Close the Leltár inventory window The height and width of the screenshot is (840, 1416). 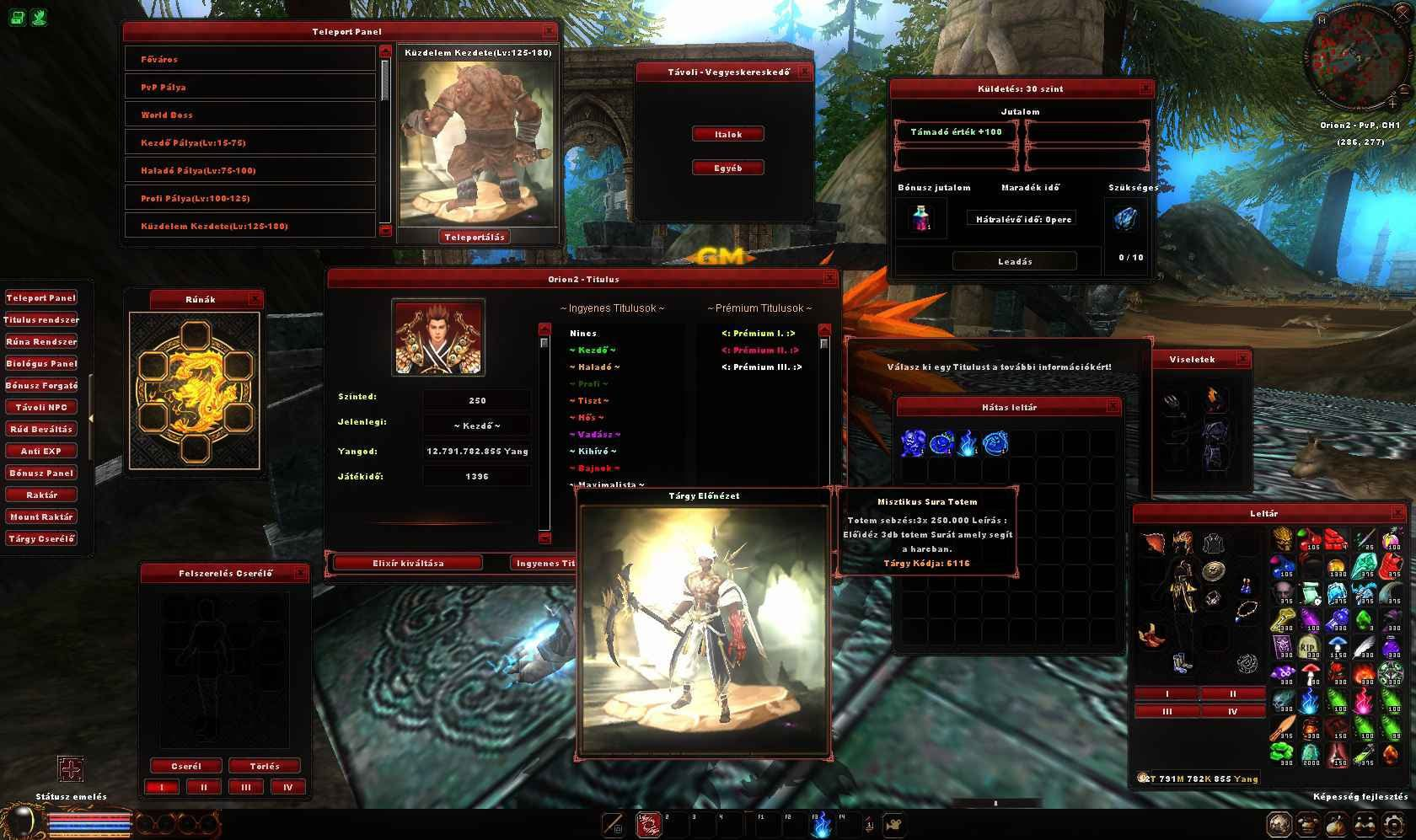point(1399,512)
